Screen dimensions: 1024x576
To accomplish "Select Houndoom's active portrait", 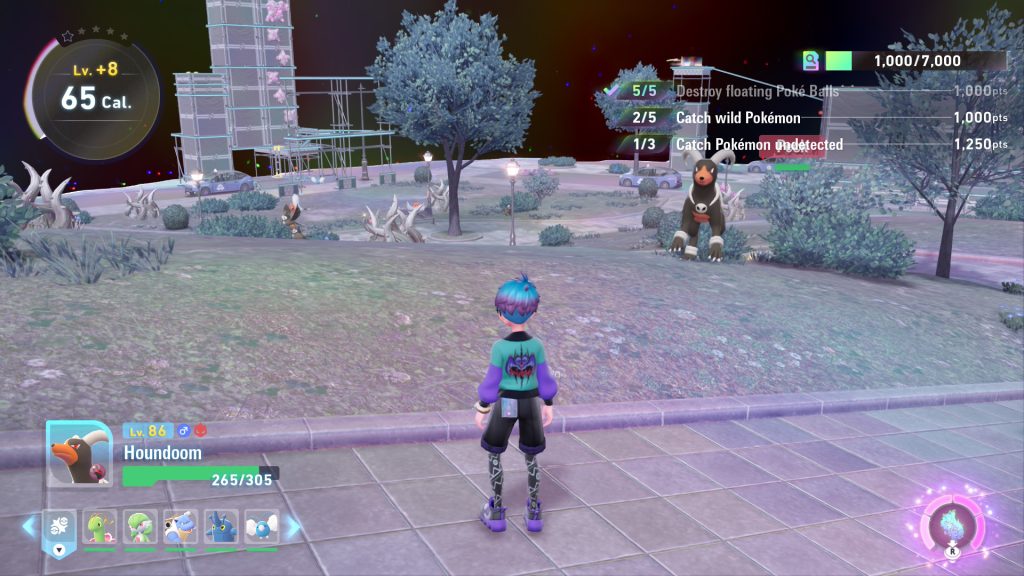I will [79, 453].
